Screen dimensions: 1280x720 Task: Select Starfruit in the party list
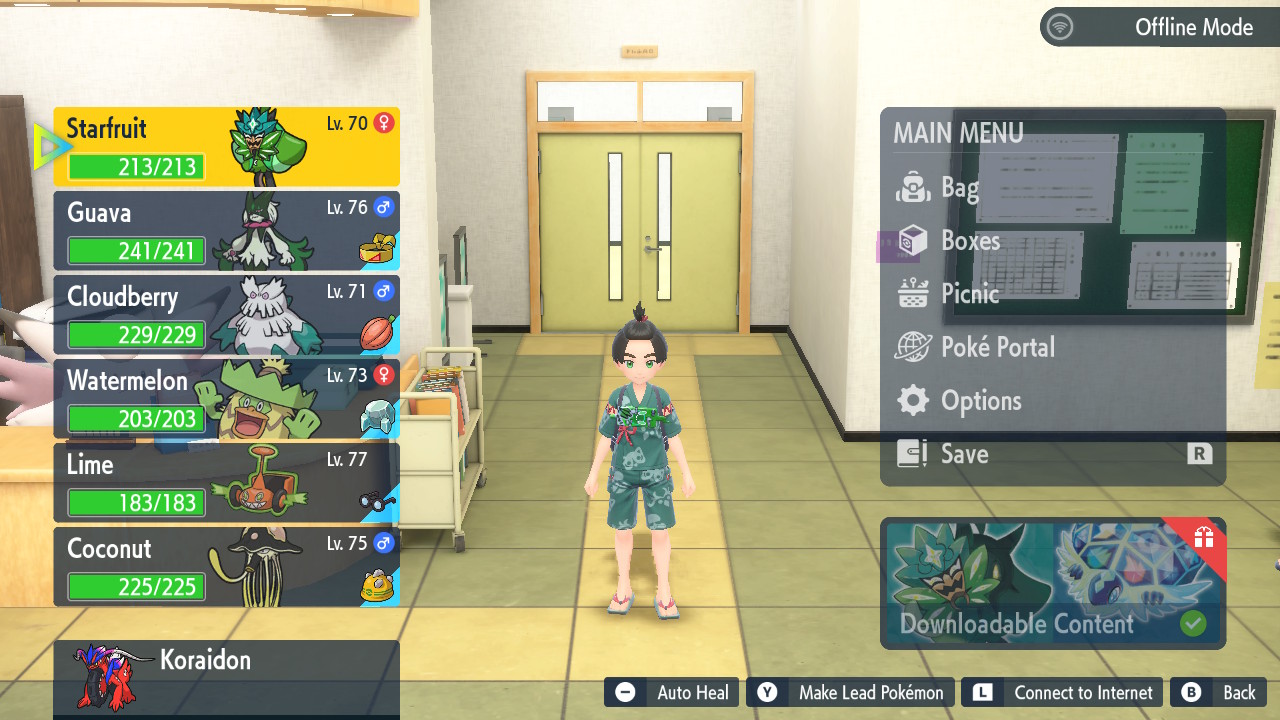point(227,147)
